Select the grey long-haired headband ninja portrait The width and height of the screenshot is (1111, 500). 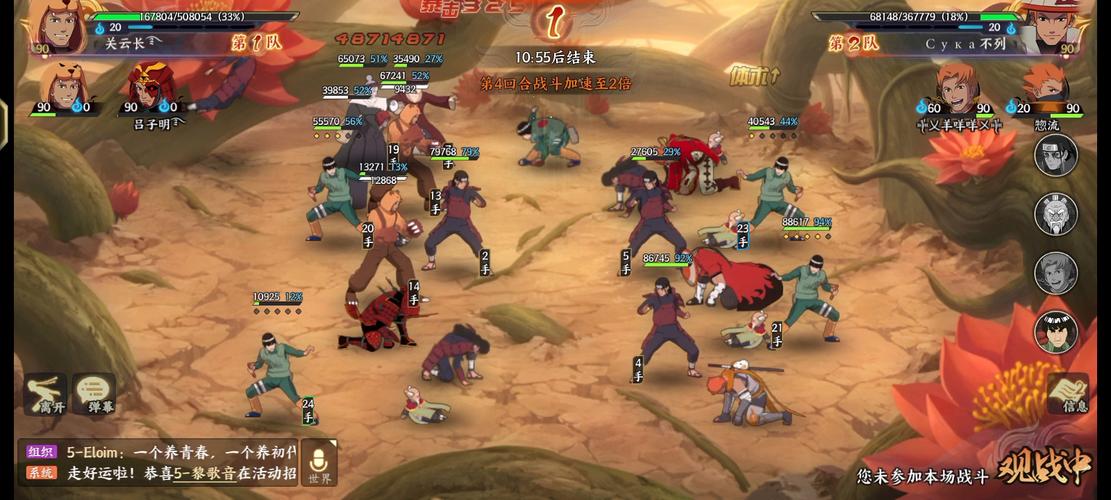tap(1056, 155)
